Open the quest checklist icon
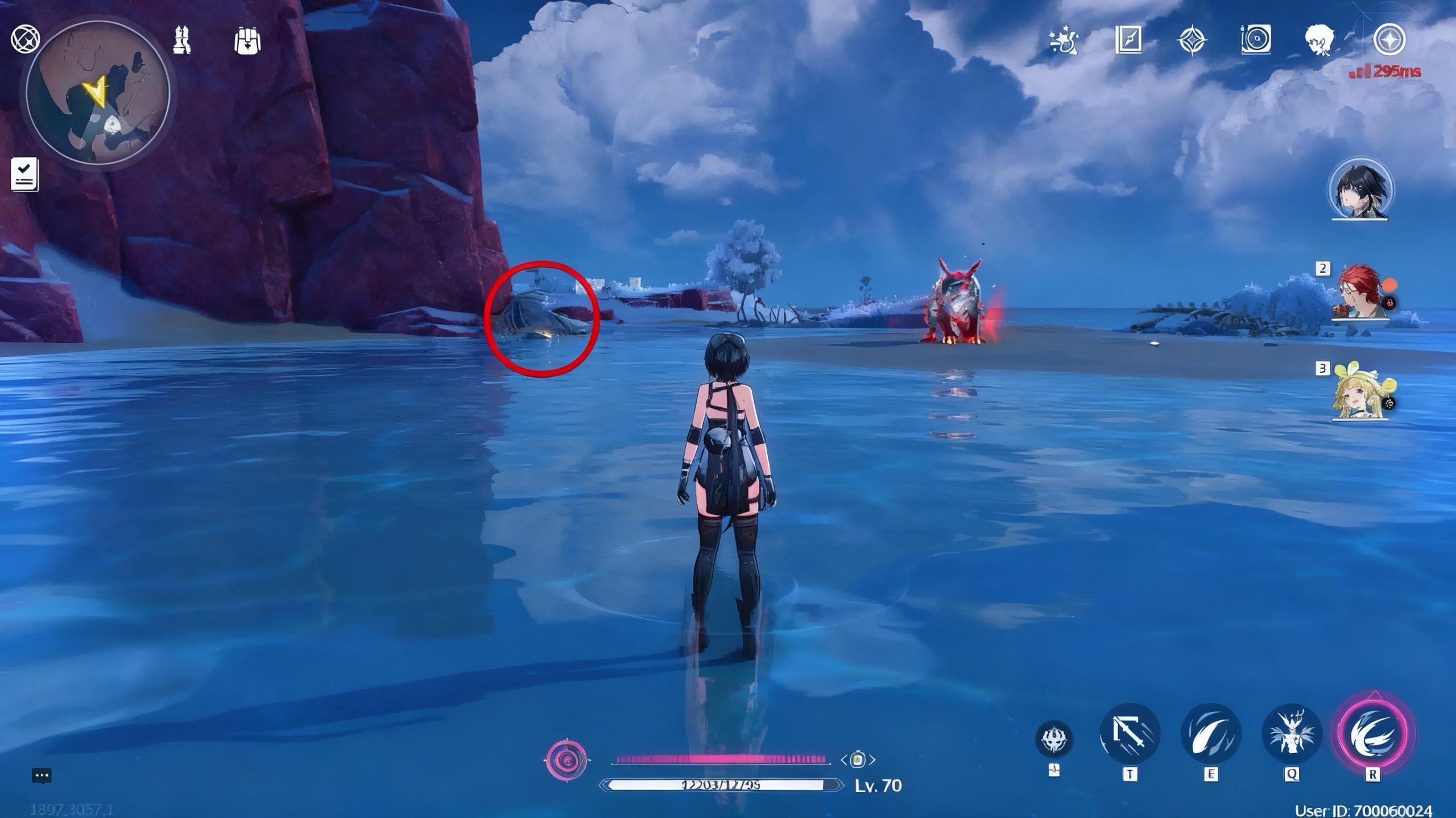The height and width of the screenshot is (818, 1456). (24, 173)
